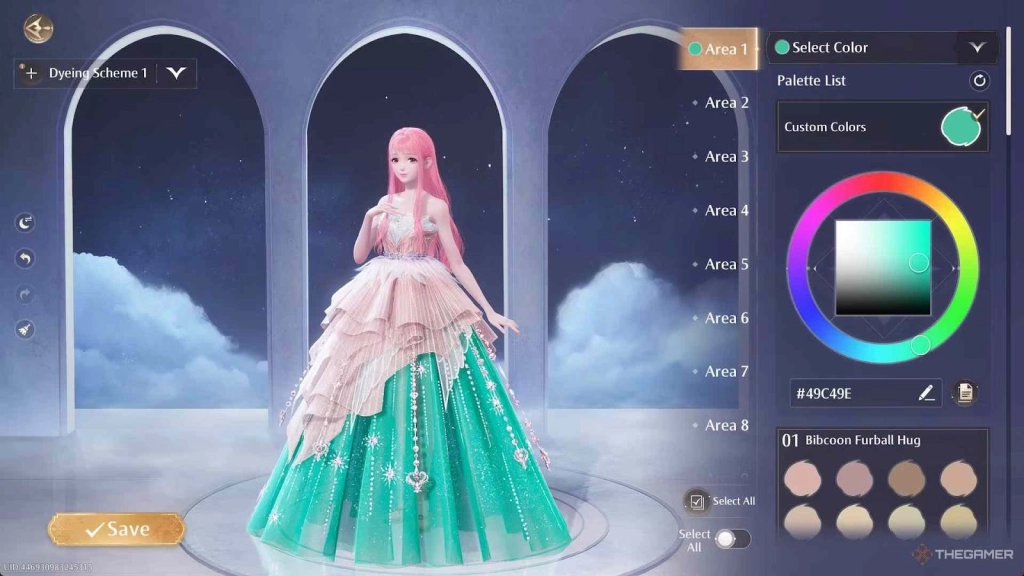Switch to Area 5

point(726,264)
